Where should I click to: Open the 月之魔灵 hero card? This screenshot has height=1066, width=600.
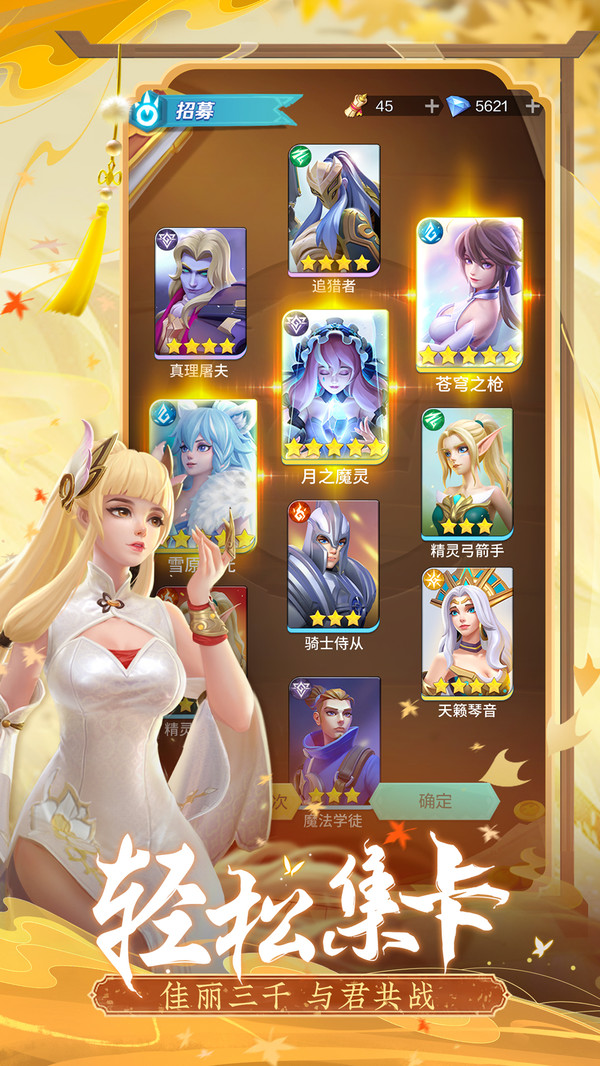pos(334,384)
